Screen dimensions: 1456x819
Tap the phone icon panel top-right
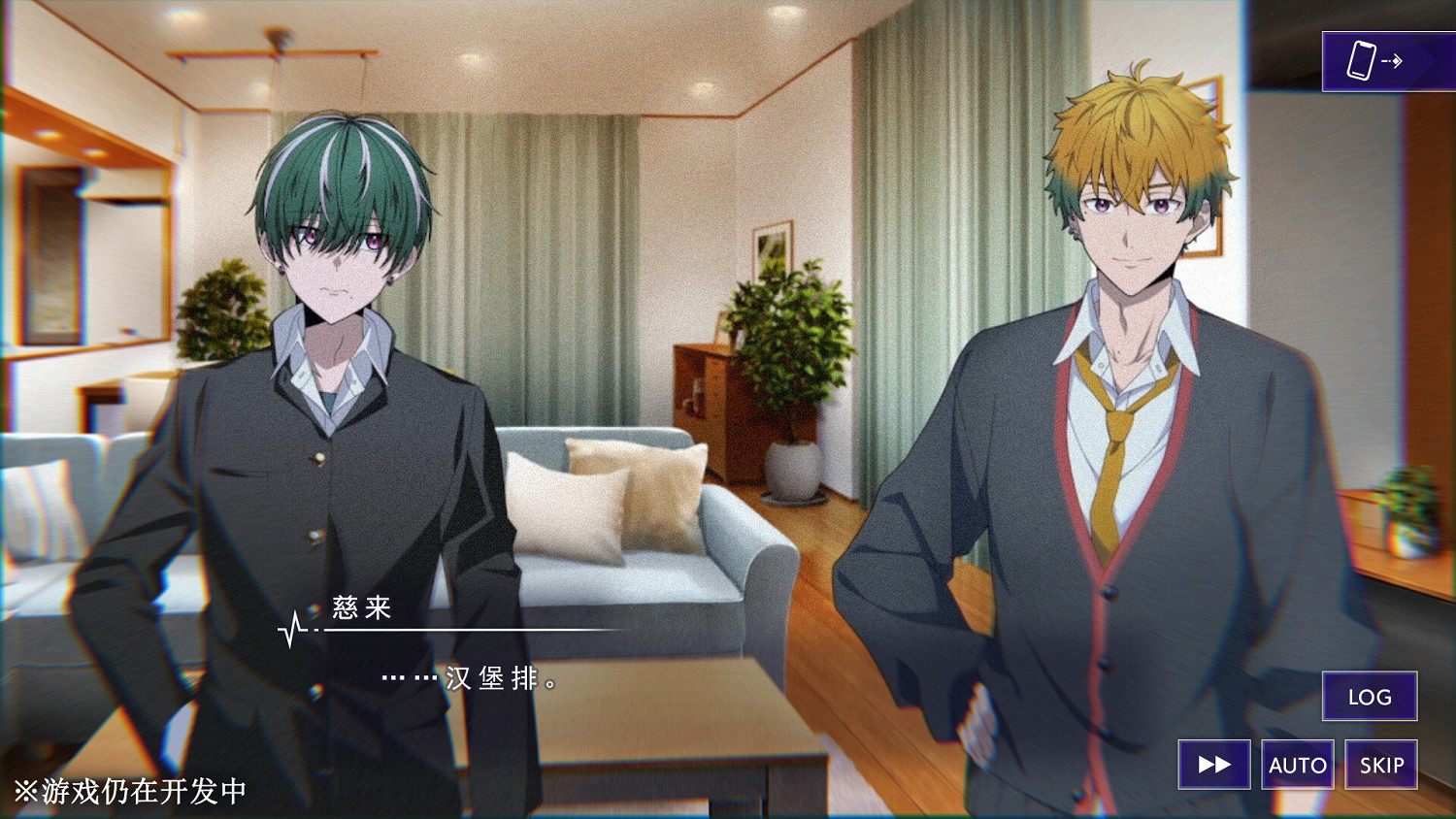1383,60
